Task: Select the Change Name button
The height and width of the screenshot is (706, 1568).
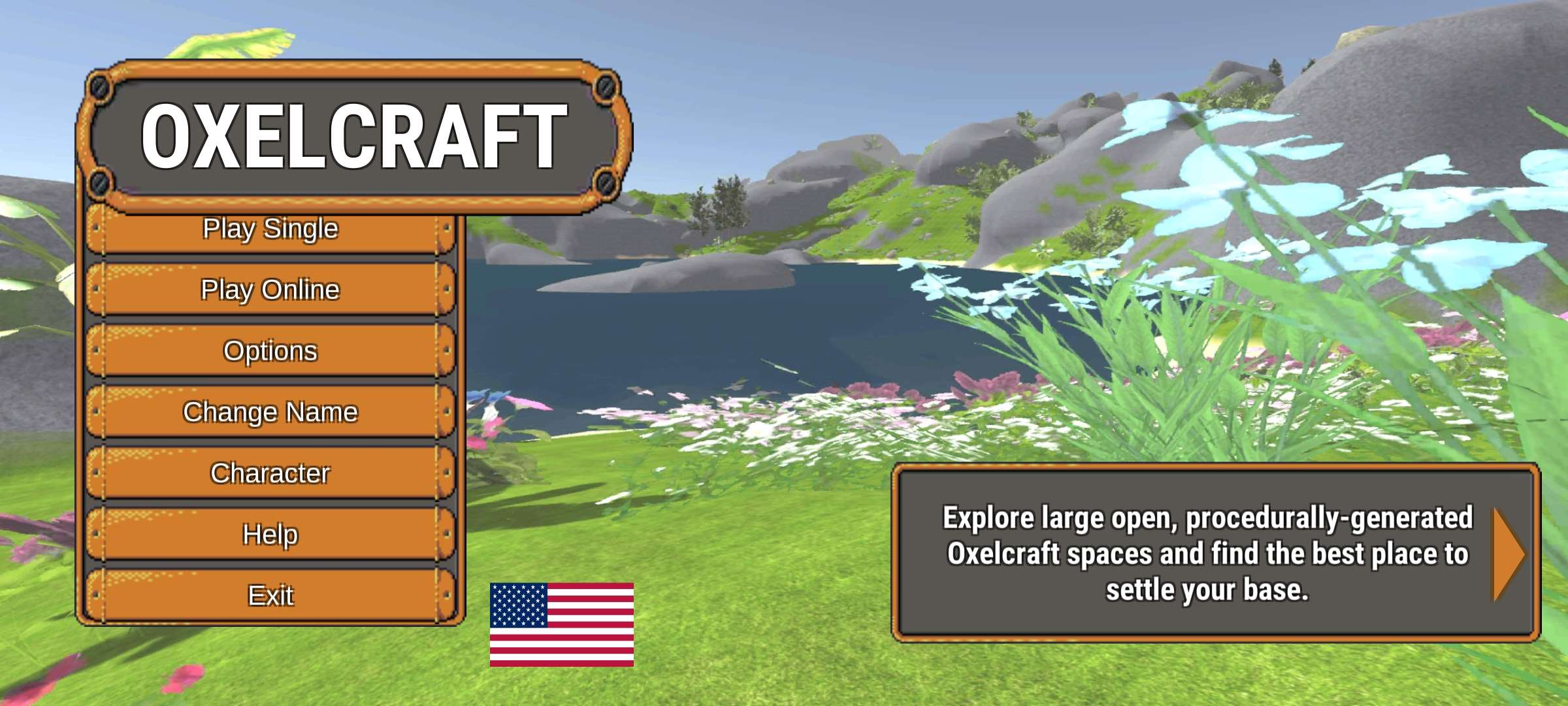Action: click(x=270, y=412)
